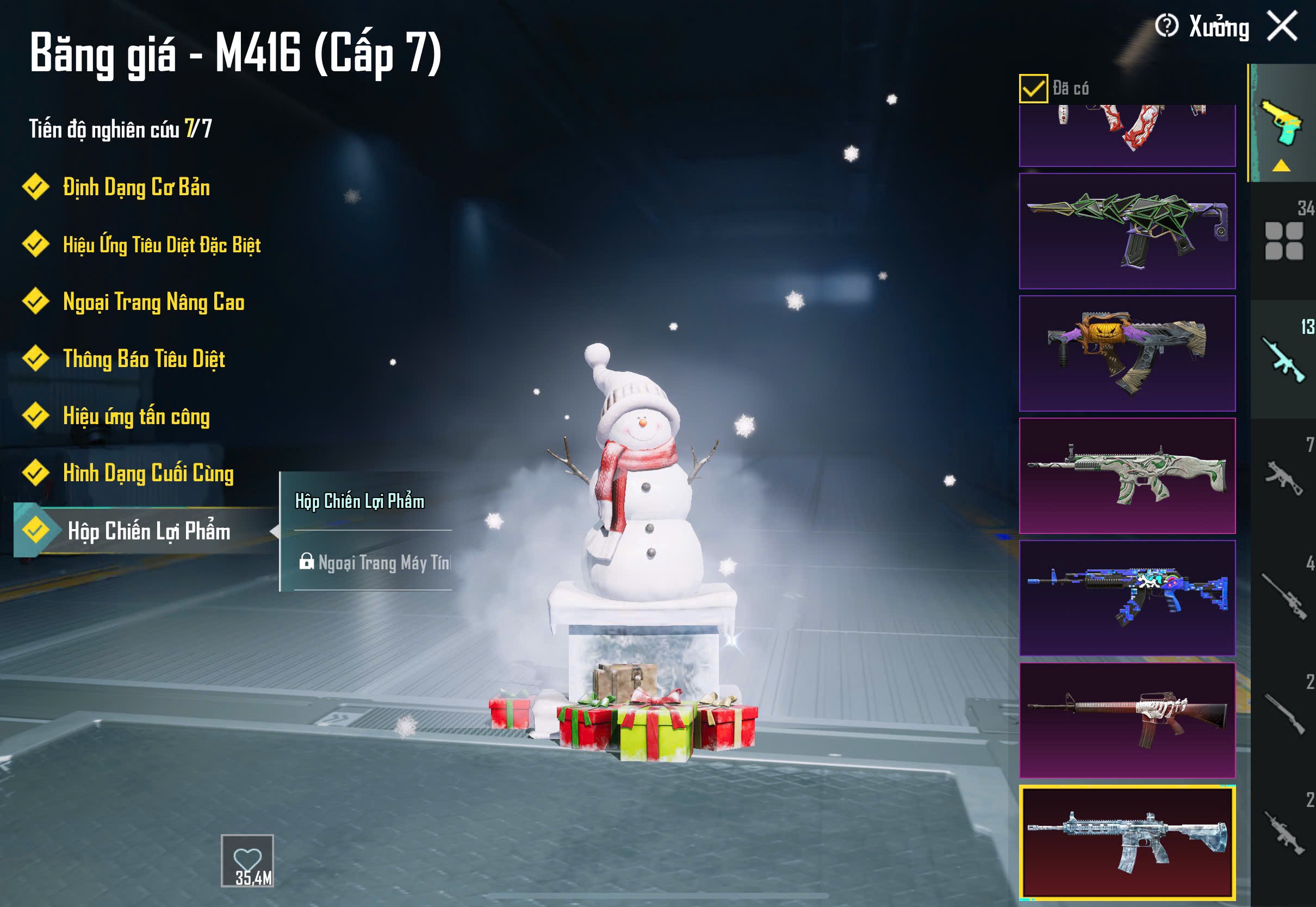Choose the pumpkin-themed gun skin thumbnail
This screenshot has height=907, width=1316.
pos(1127,353)
